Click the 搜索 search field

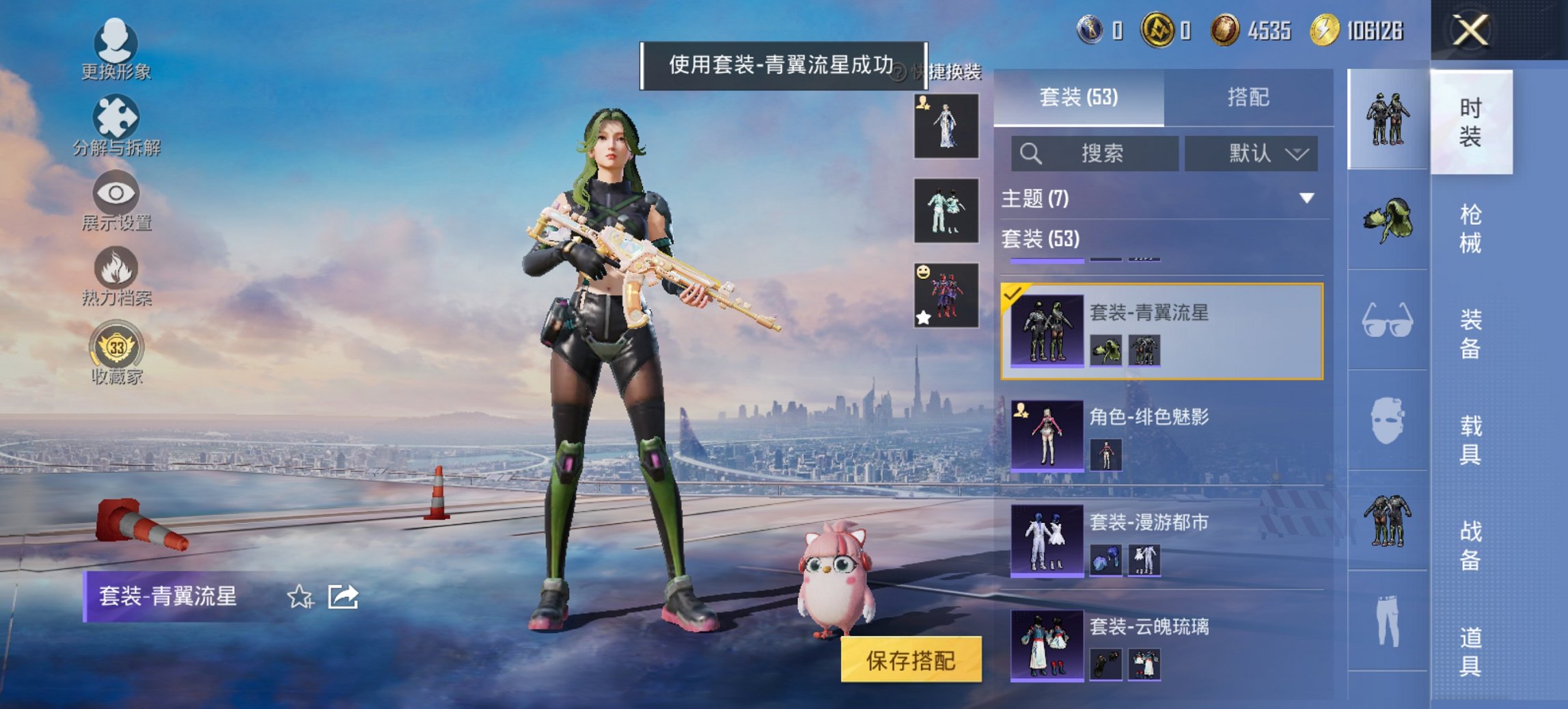1097,154
